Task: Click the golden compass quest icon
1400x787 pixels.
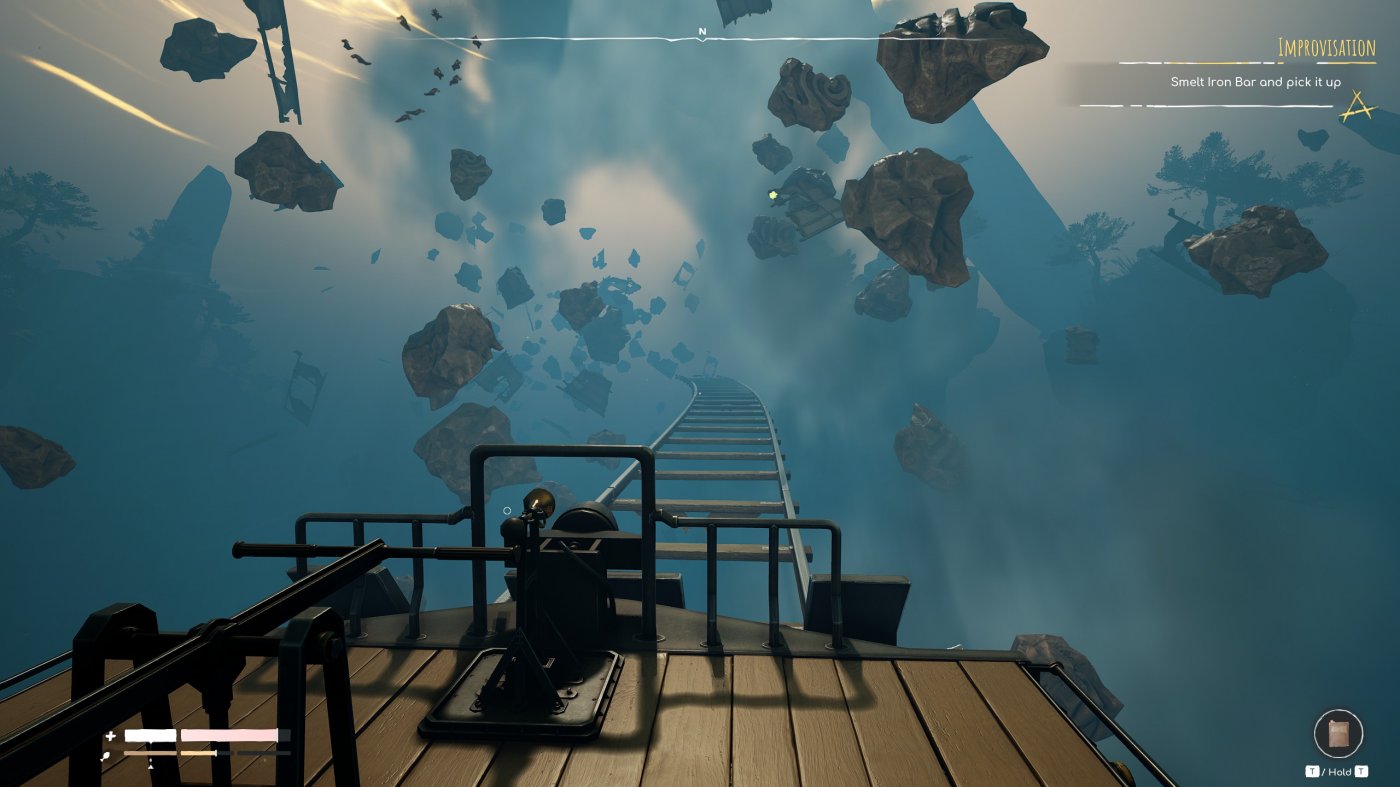Action: [1356, 104]
